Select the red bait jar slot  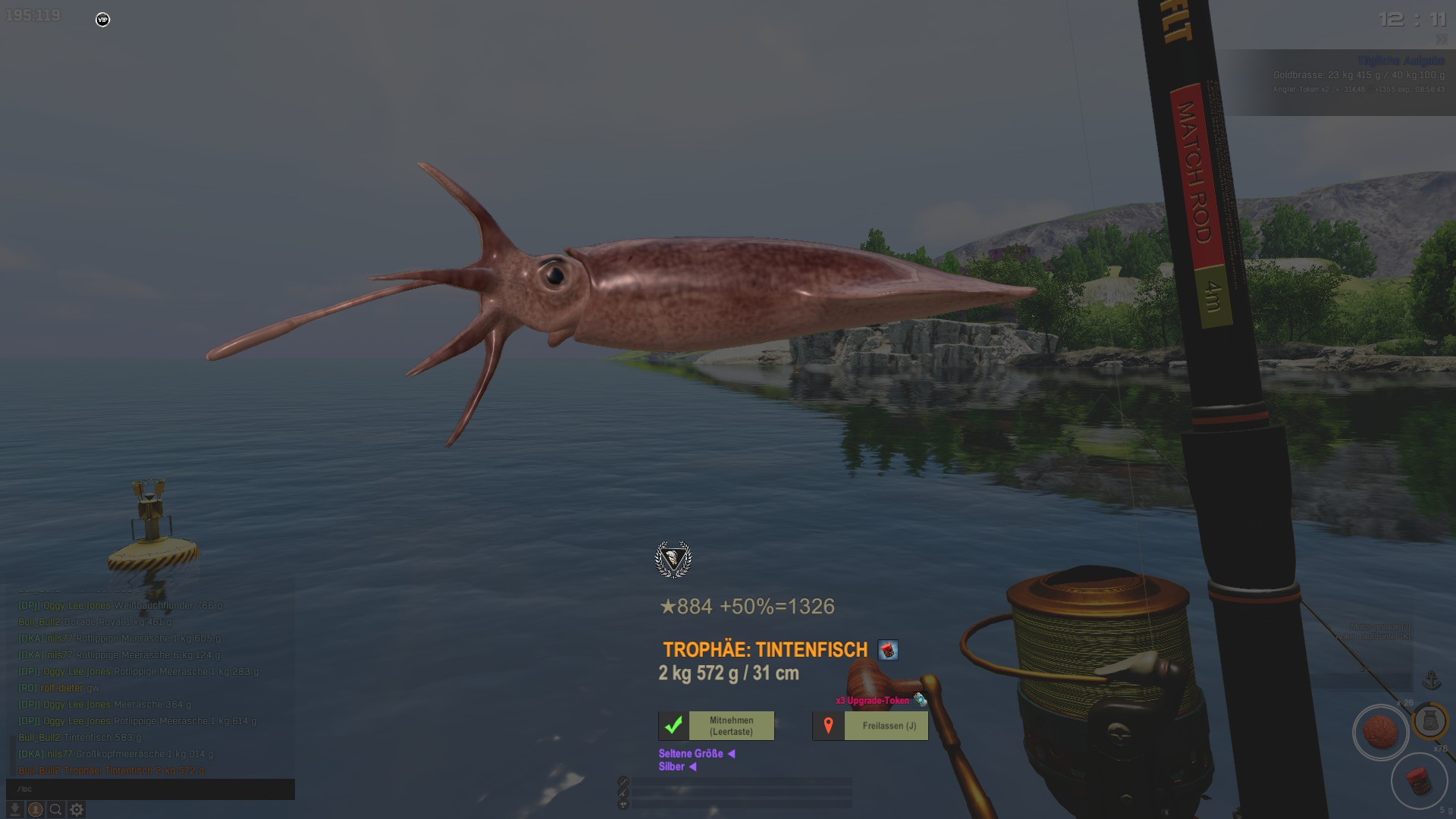1418,781
